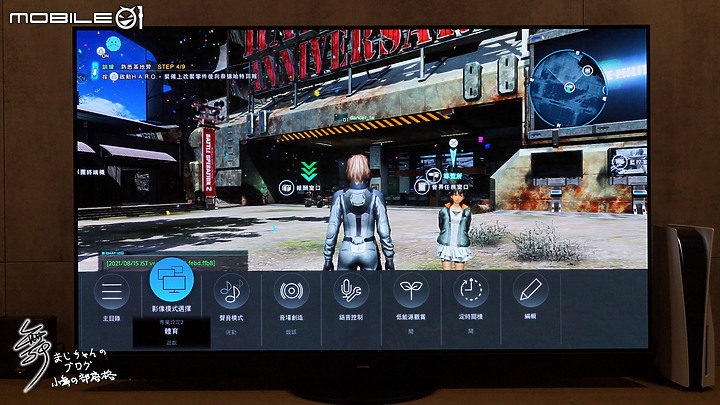Open the 主目錄 main menu
The height and width of the screenshot is (405, 720).
(114, 292)
